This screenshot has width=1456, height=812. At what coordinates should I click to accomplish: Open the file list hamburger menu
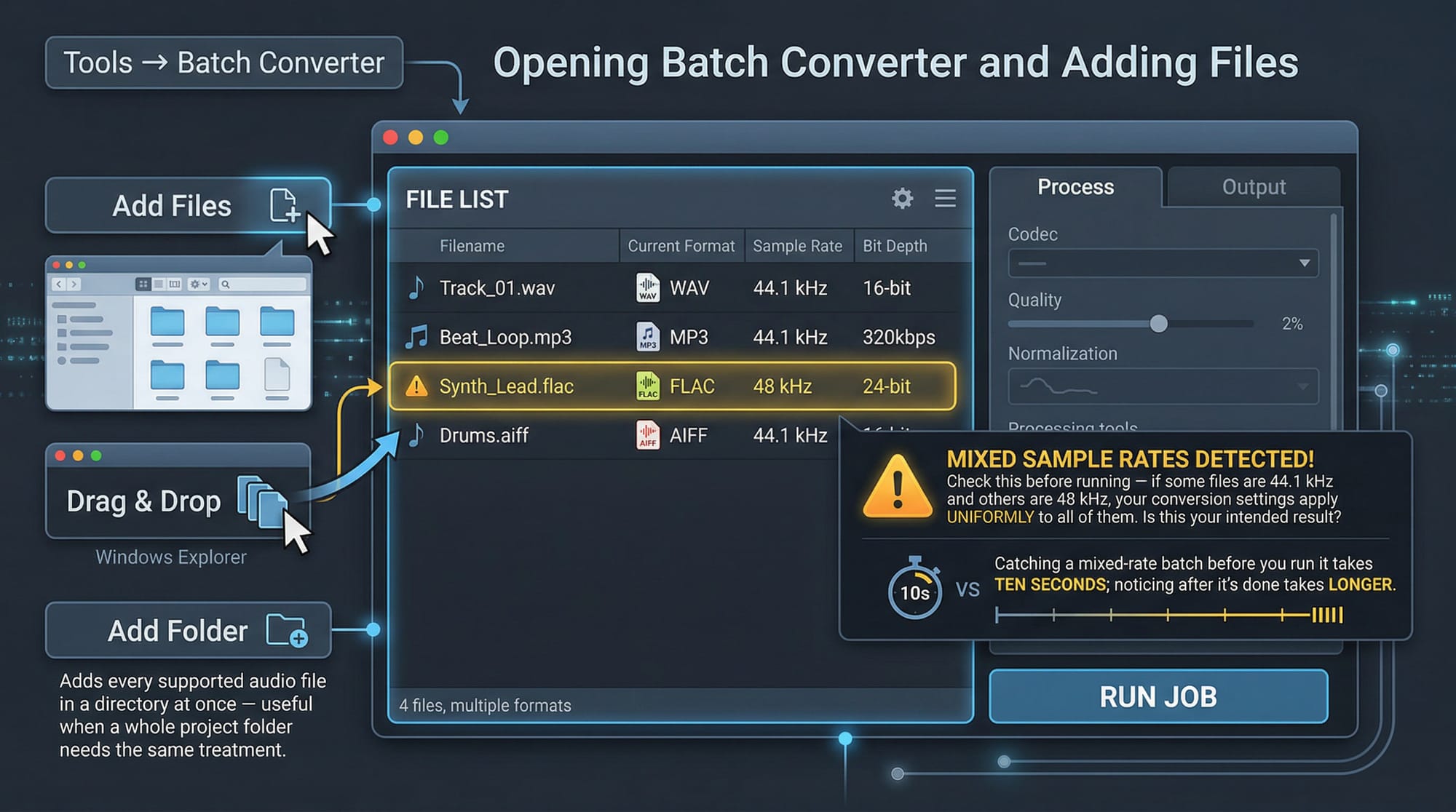[945, 199]
